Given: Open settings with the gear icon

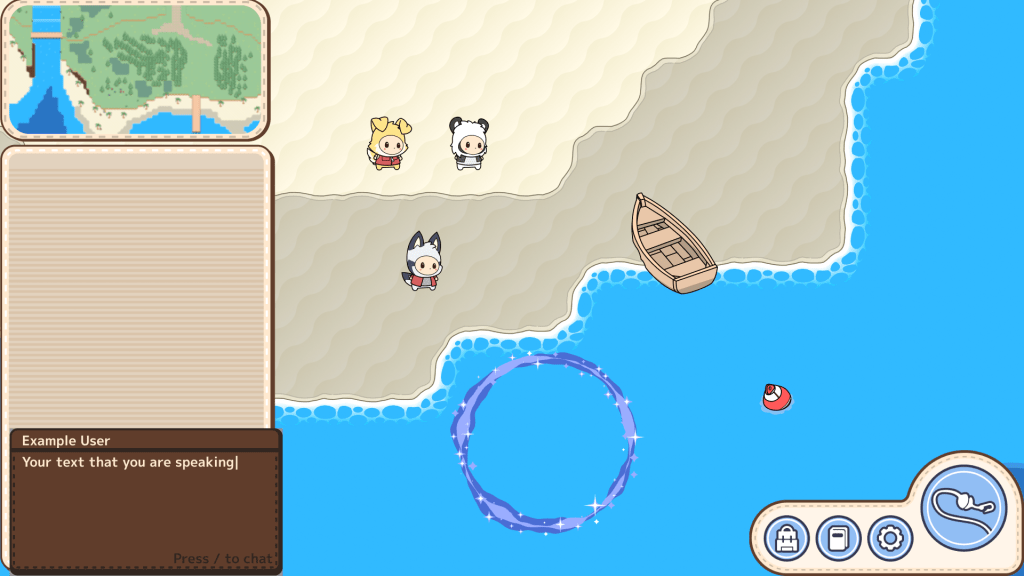Looking at the screenshot, I should coord(889,539).
